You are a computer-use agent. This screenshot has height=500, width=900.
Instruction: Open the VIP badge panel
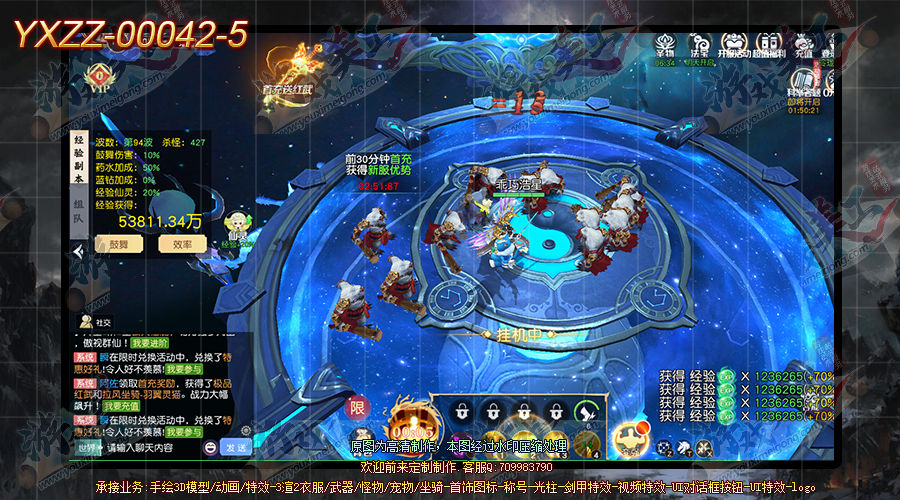pos(100,79)
